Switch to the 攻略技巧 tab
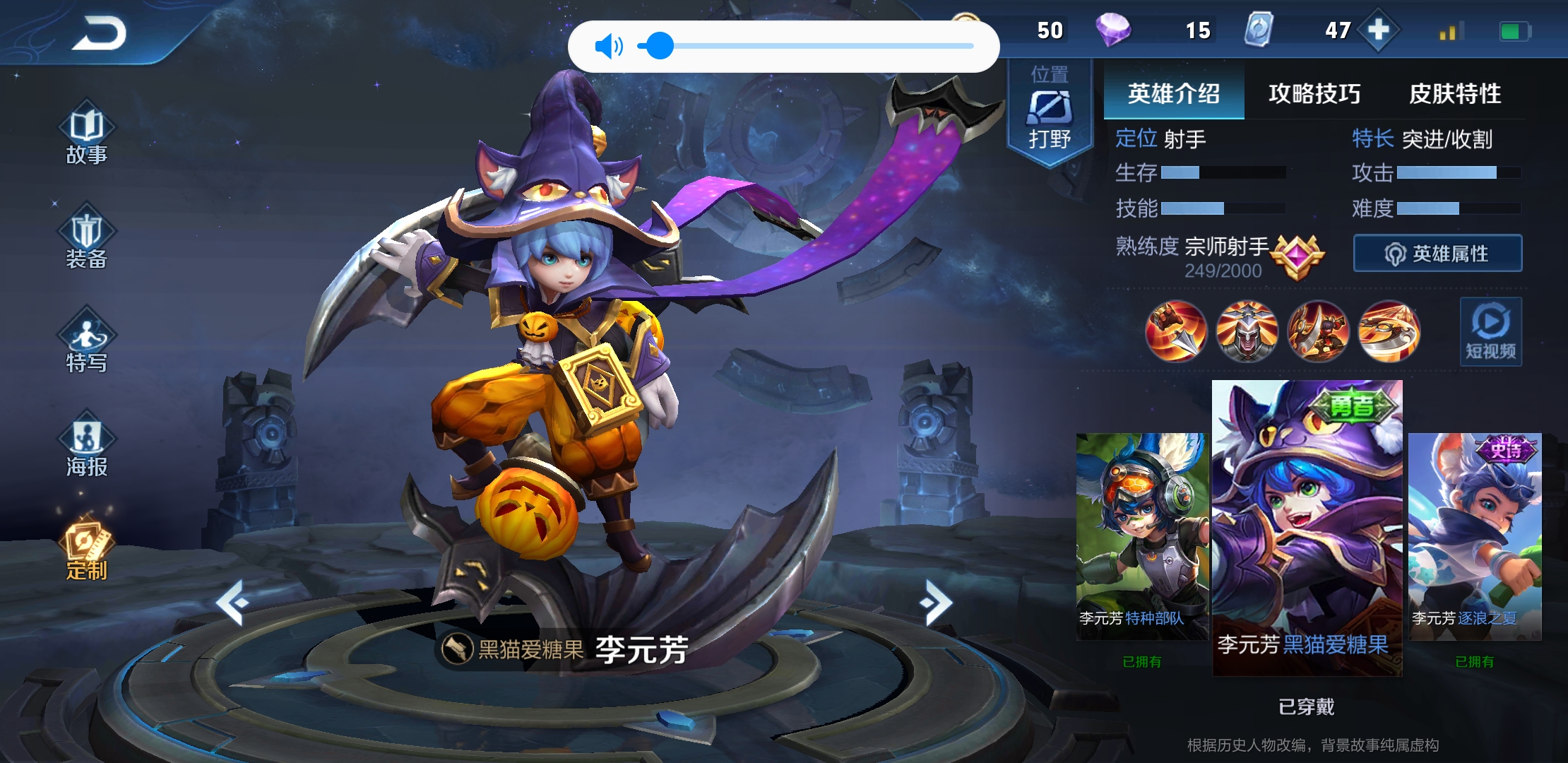 (1313, 94)
